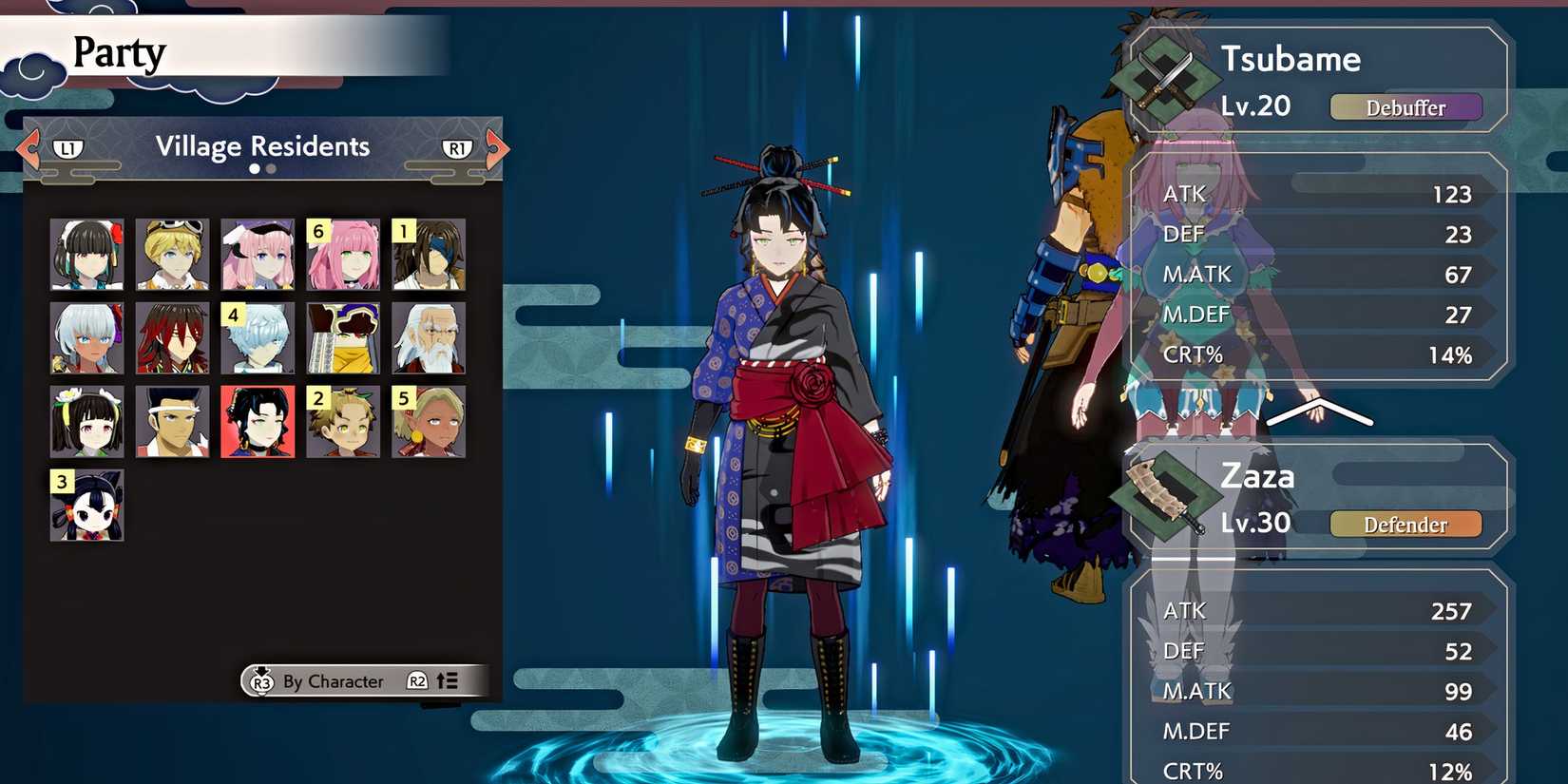Click the dark-skinned character portrait marked 5

tap(428, 421)
